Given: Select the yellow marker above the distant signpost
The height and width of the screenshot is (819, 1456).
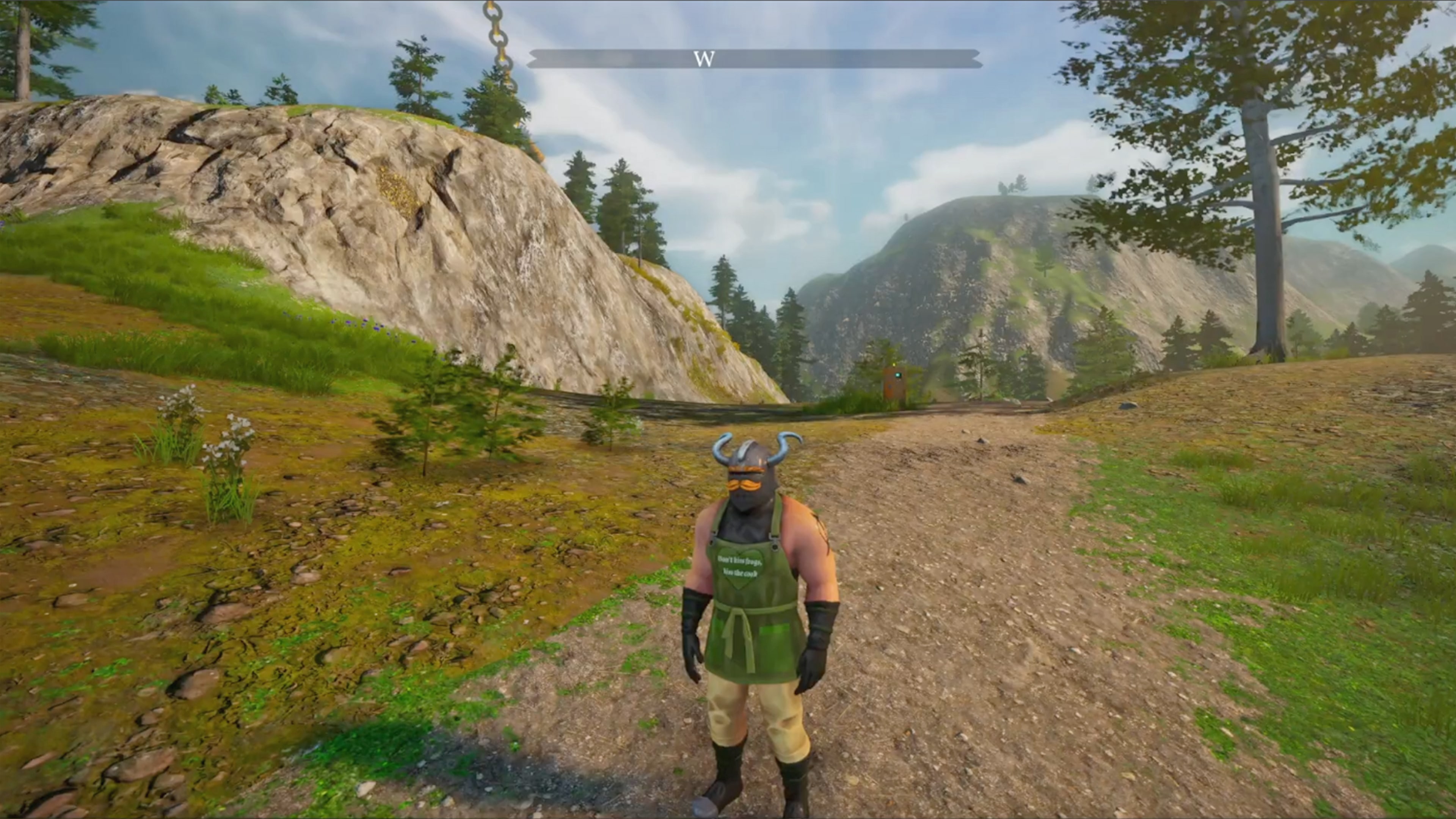Looking at the screenshot, I should [x=894, y=365].
